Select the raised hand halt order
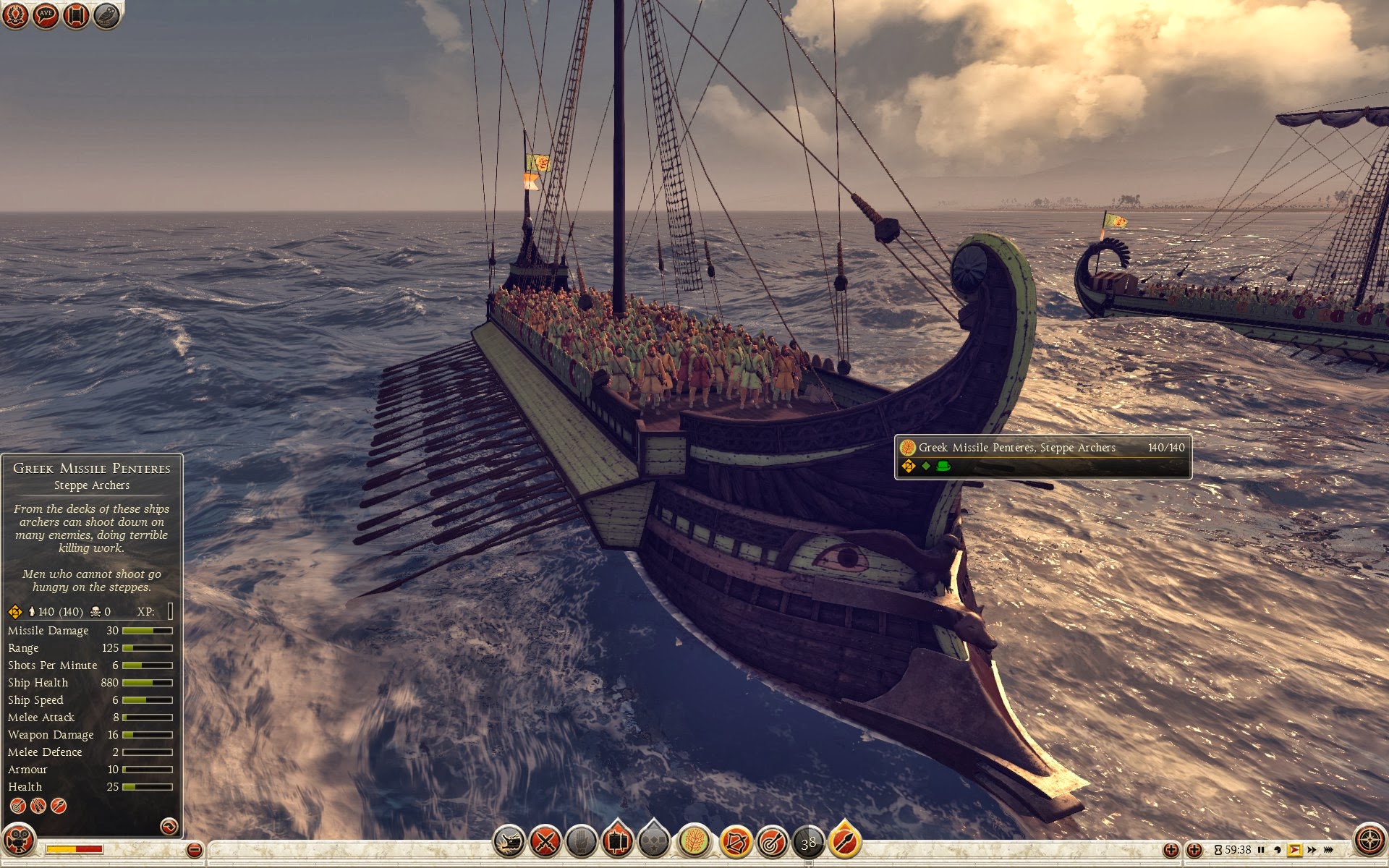 click(x=581, y=842)
